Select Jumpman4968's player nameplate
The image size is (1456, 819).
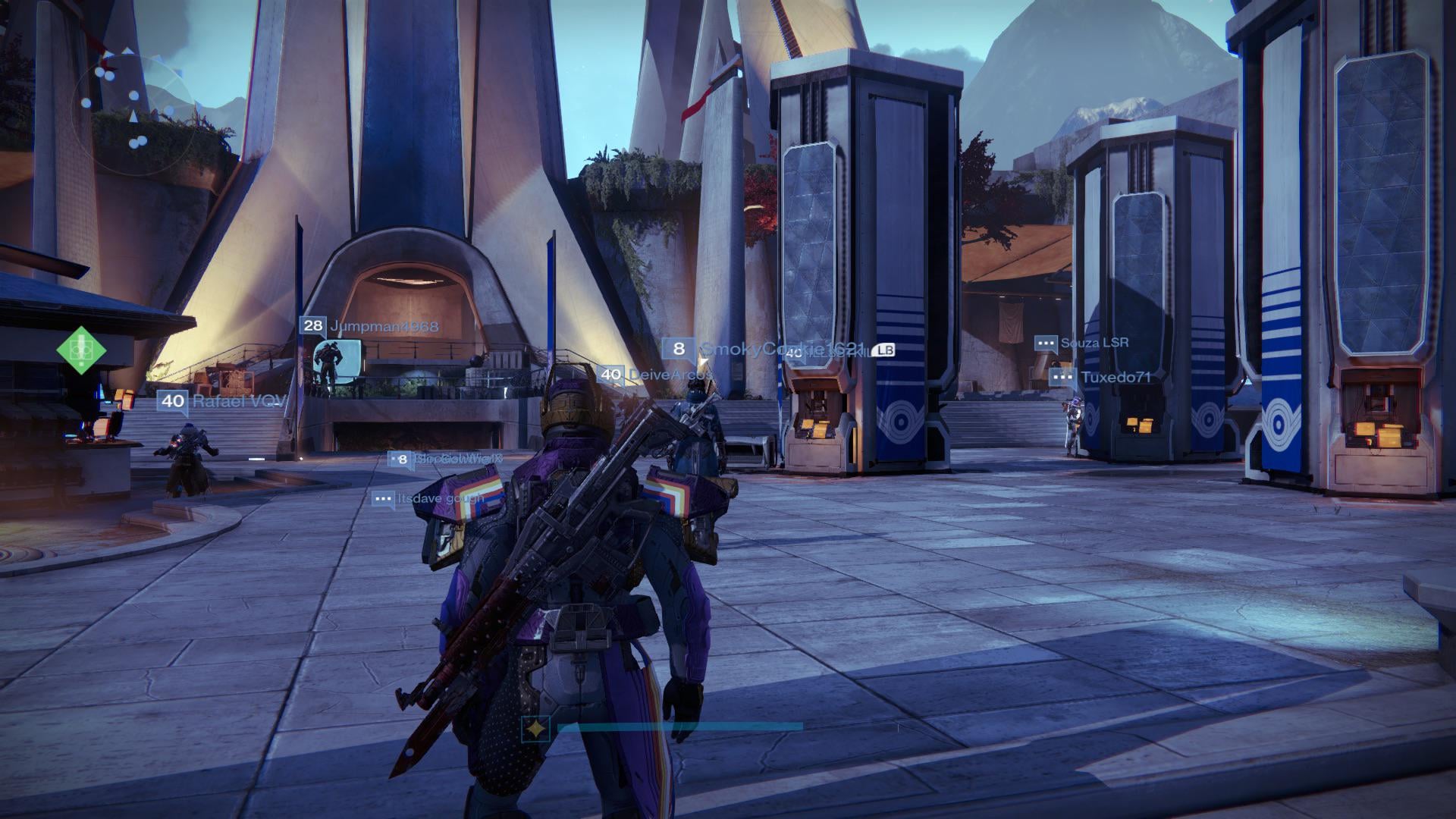pos(369,327)
